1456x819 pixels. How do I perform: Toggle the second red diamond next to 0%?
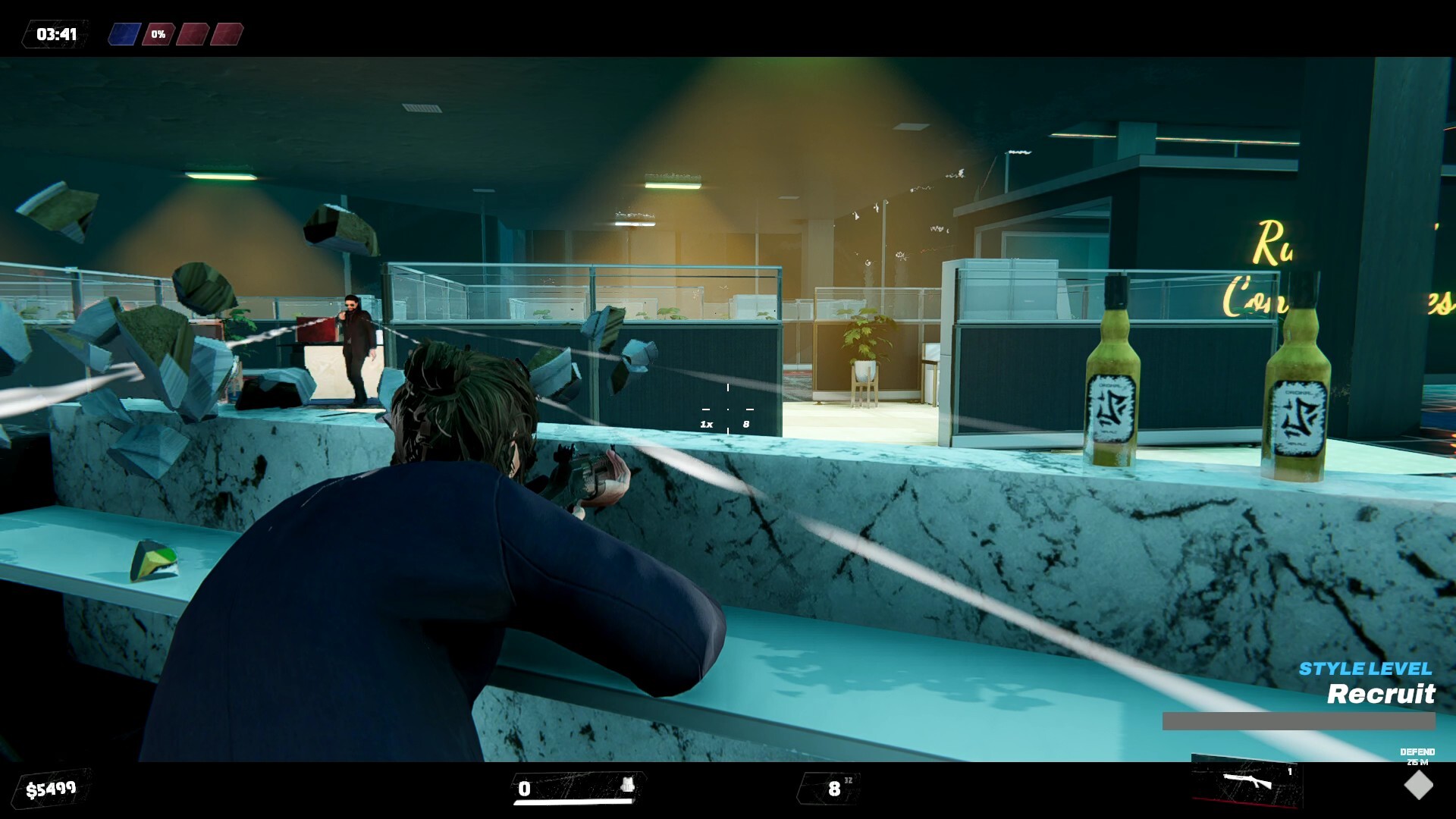click(x=192, y=33)
